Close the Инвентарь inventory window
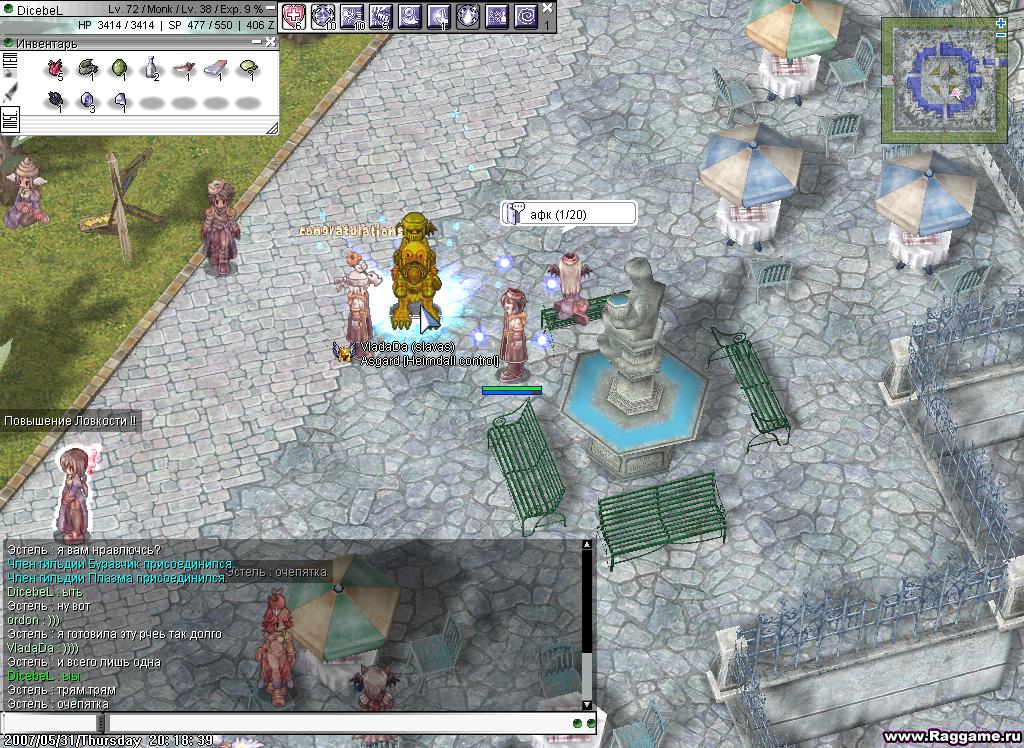 pos(271,43)
